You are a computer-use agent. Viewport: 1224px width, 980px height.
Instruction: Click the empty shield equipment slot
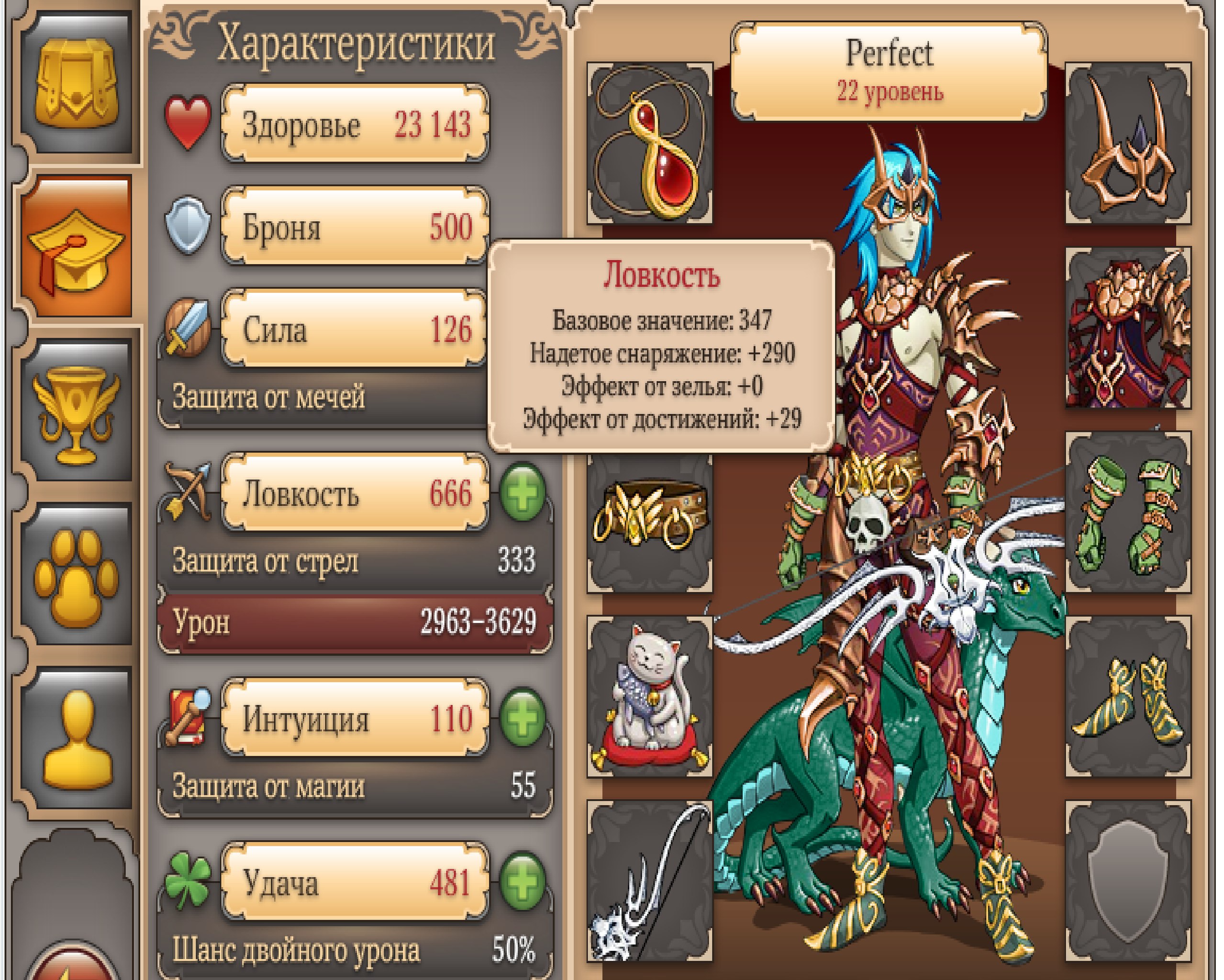pyautogui.click(x=1127, y=880)
